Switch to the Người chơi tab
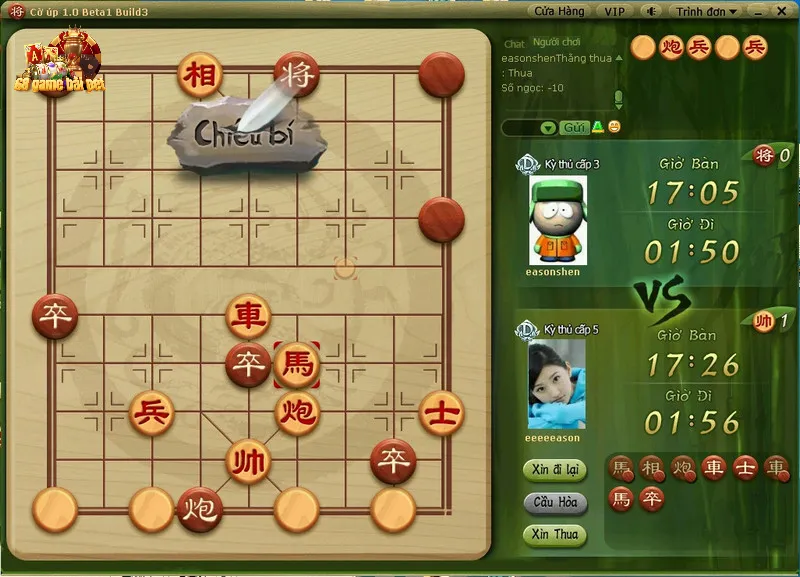Screen dimensions: 800x577 pos(557,42)
